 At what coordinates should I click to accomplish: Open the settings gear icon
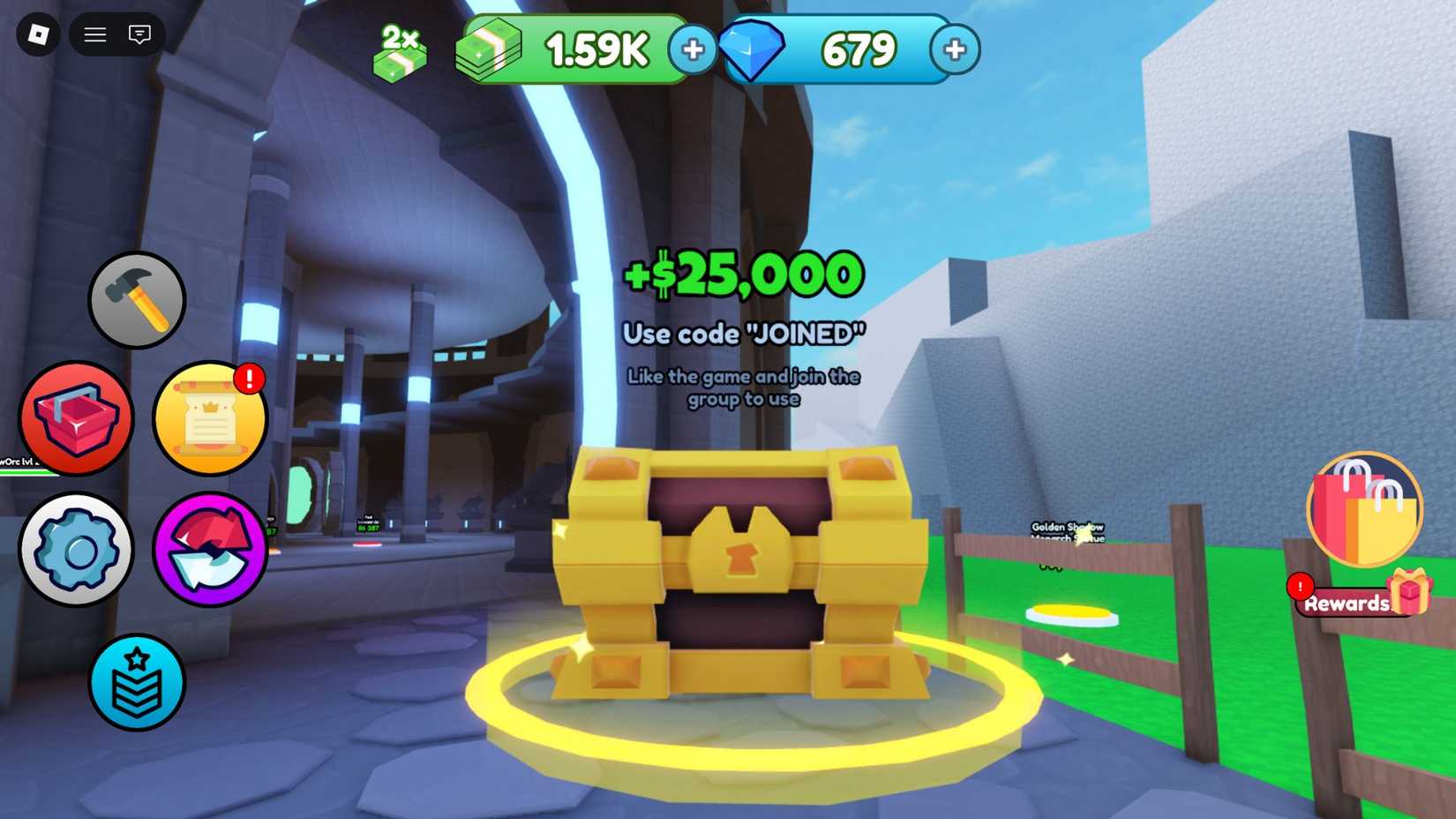point(77,549)
